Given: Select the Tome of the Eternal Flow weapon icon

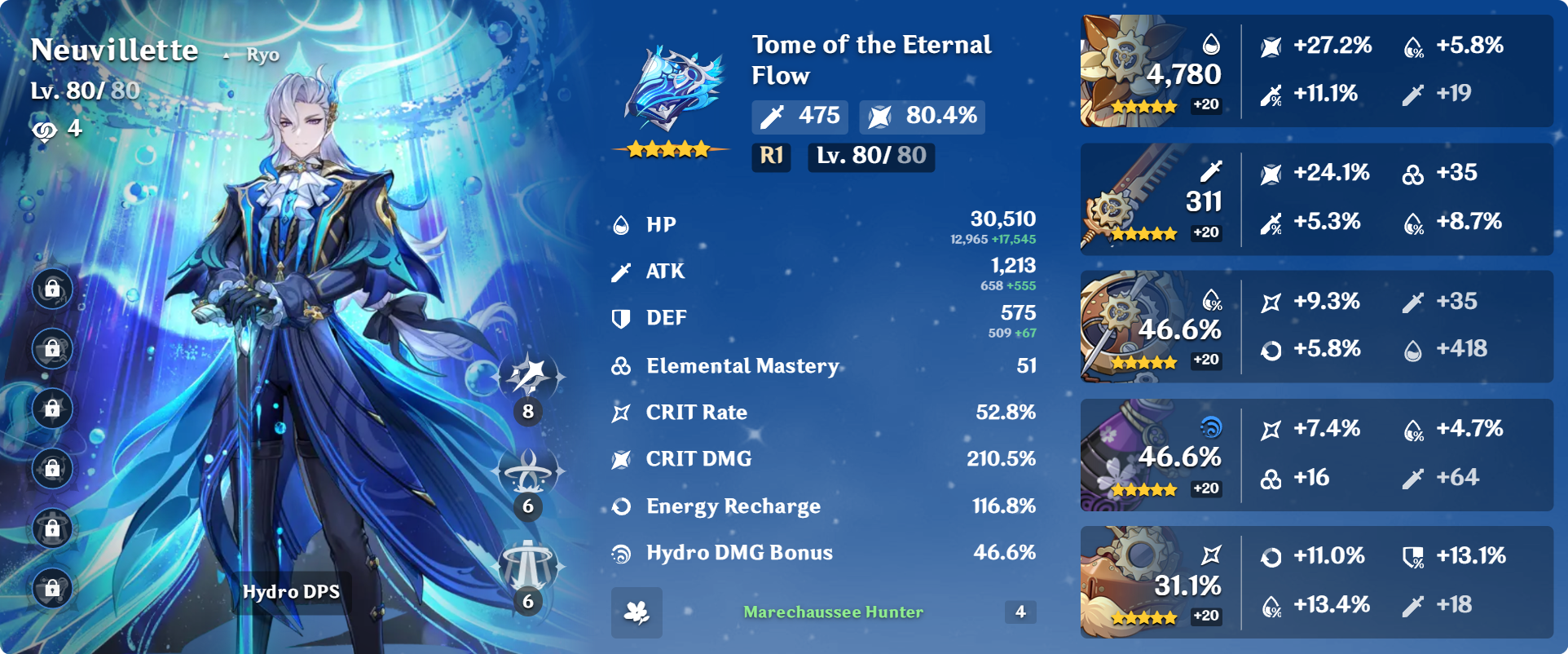Looking at the screenshot, I should [673, 91].
